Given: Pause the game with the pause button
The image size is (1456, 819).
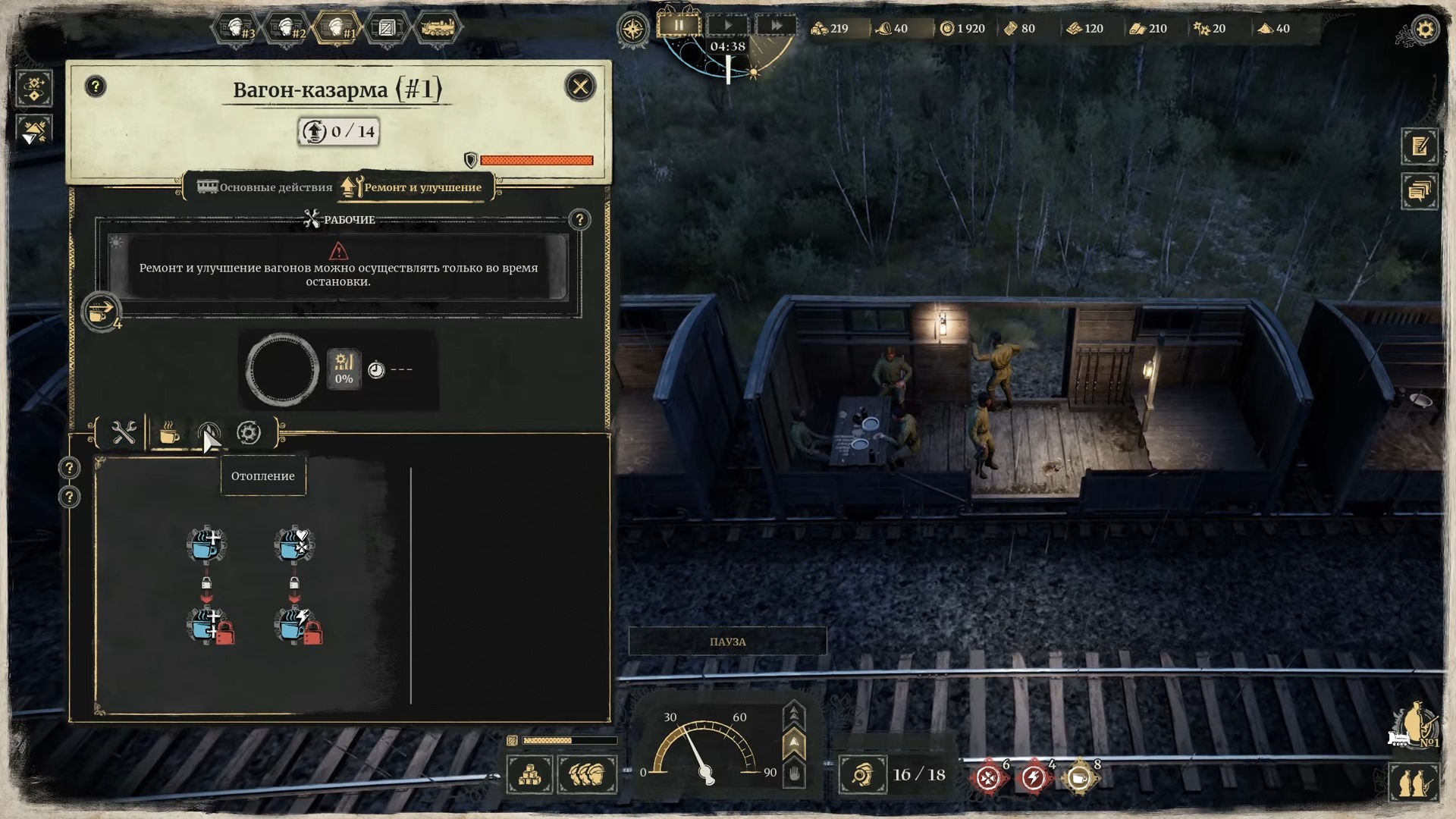Looking at the screenshot, I should (x=678, y=26).
